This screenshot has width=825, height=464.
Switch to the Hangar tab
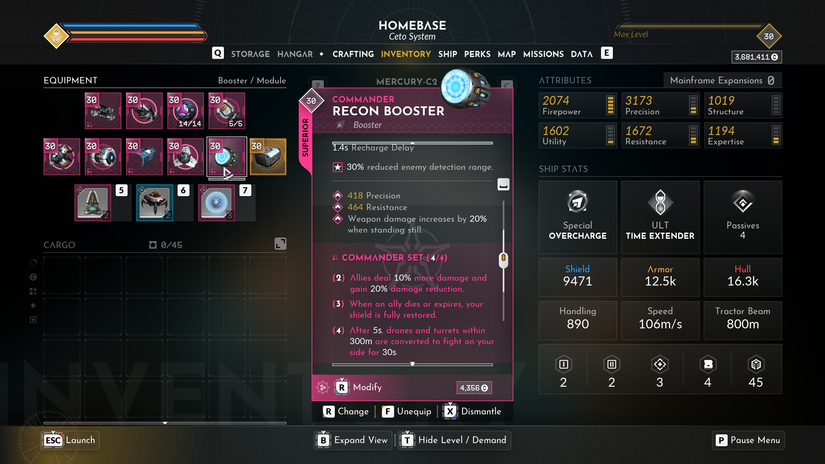pyautogui.click(x=295, y=54)
